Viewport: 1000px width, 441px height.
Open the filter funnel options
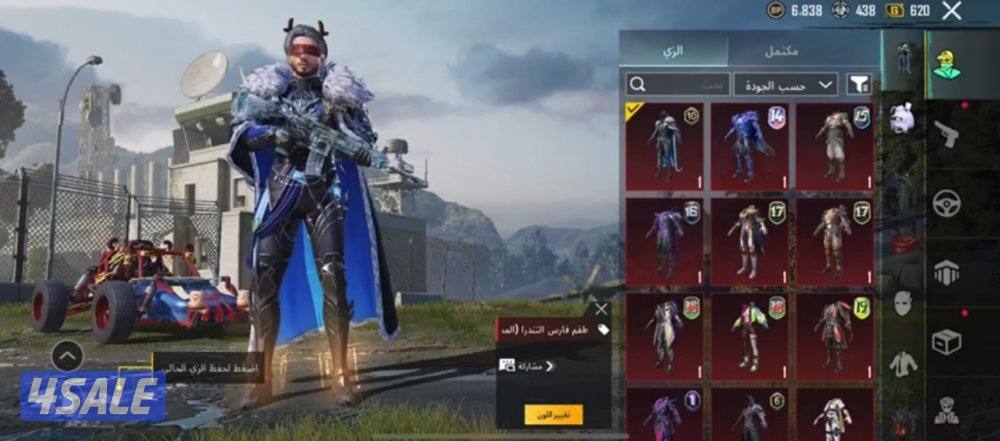858,84
